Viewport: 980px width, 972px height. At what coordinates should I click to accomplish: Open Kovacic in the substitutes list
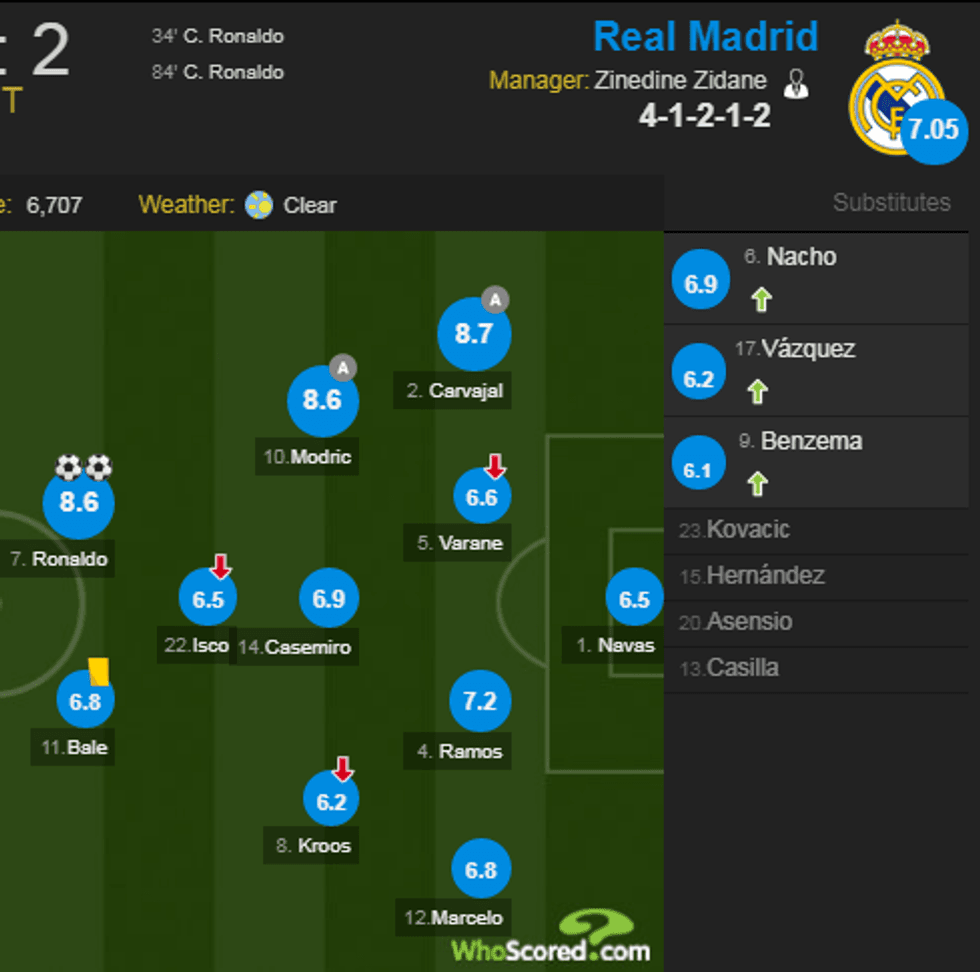pos(748,529)
